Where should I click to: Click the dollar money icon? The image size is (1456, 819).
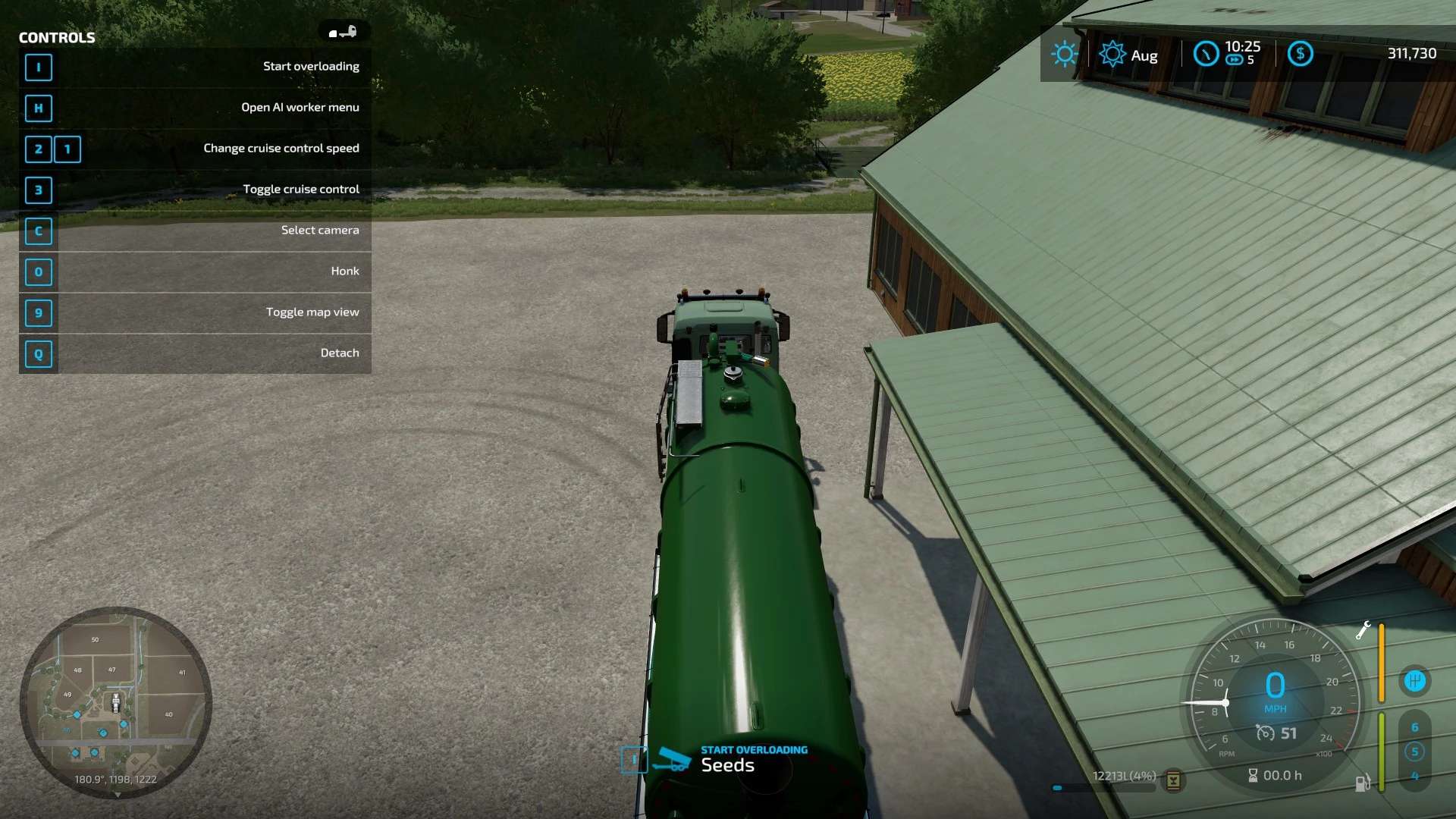tap(1300, 54)
